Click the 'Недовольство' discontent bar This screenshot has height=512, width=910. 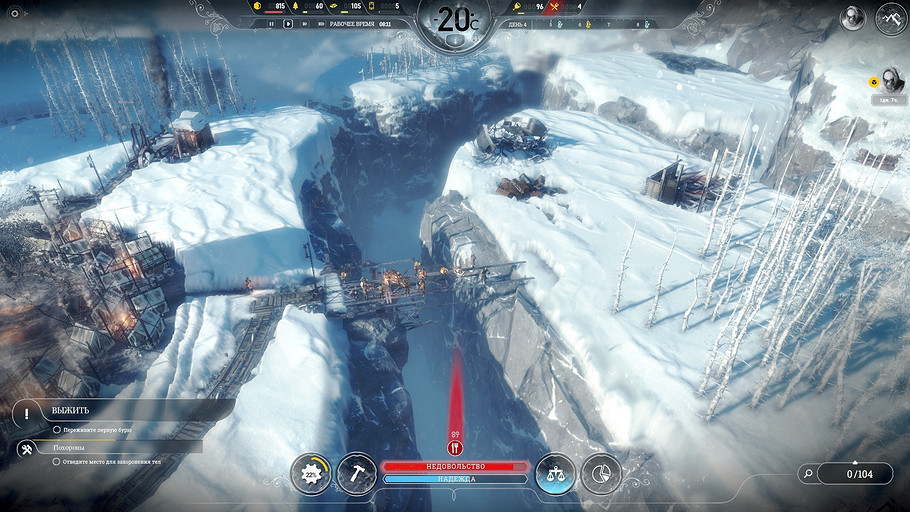click(x=455, y=466)
